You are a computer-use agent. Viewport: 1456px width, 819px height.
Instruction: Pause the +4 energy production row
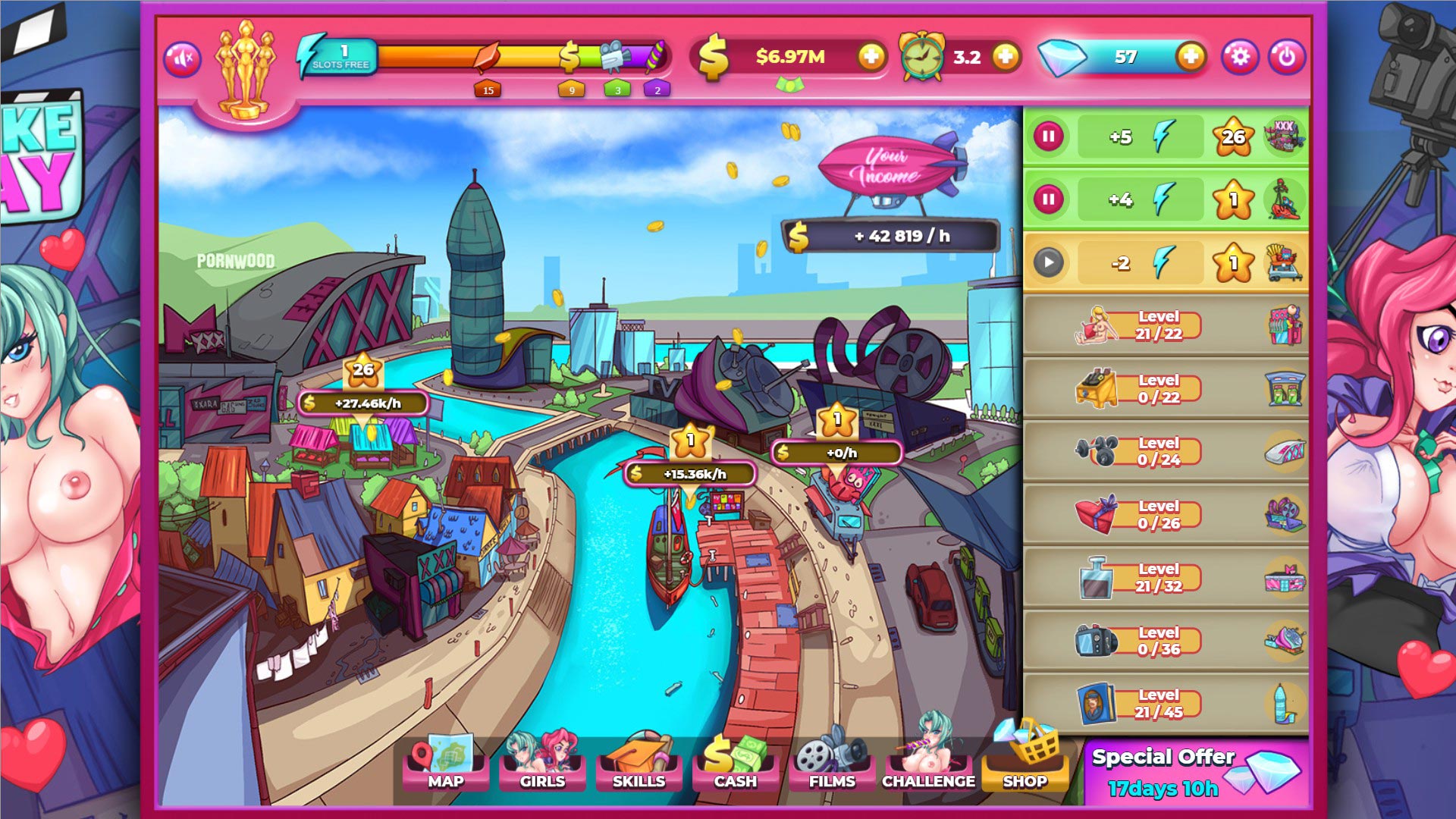pyautogui.click(x=1049, y=200)
